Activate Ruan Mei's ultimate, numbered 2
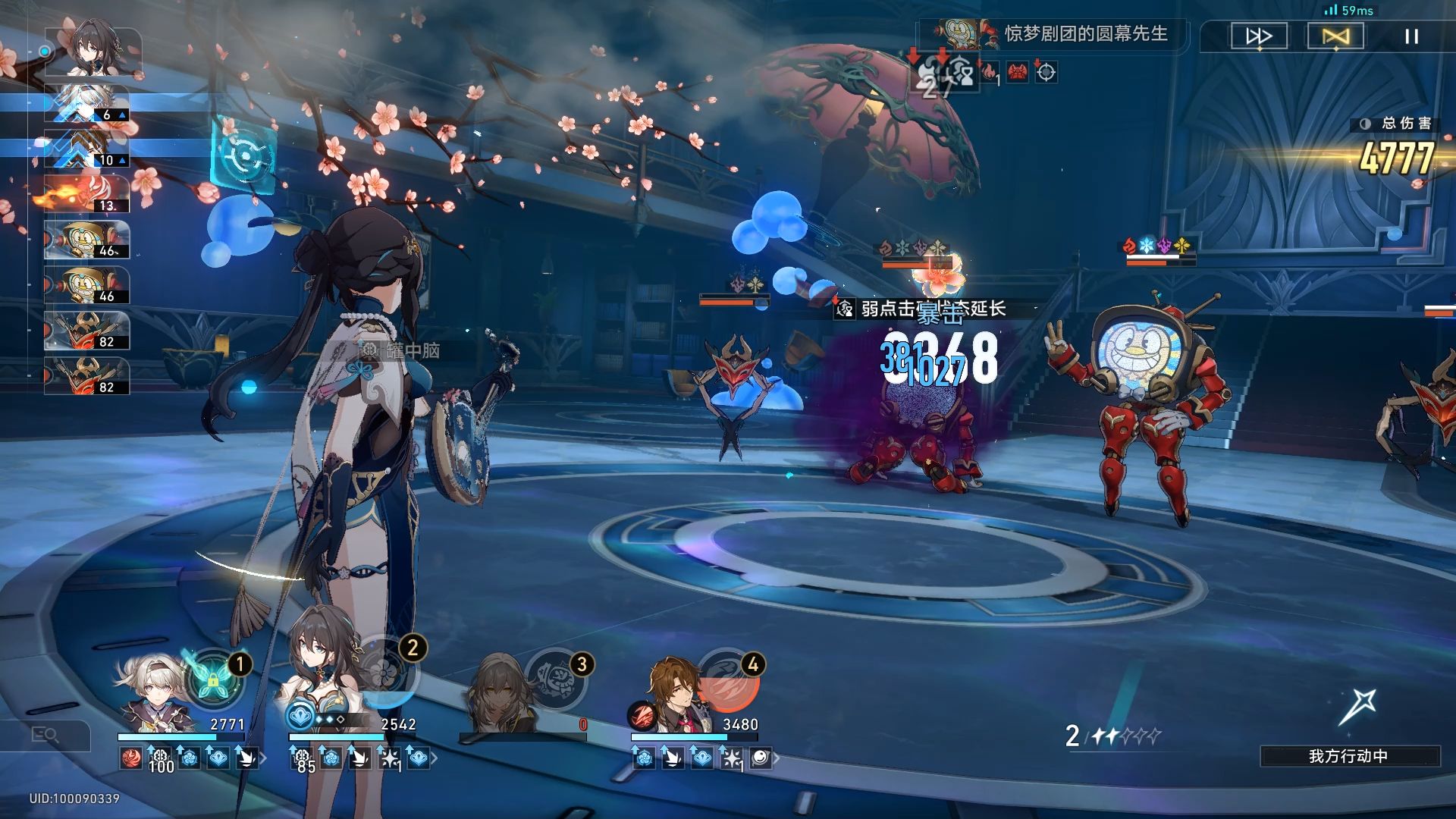The image size is (1456, 819). click(x=388, y=675)
